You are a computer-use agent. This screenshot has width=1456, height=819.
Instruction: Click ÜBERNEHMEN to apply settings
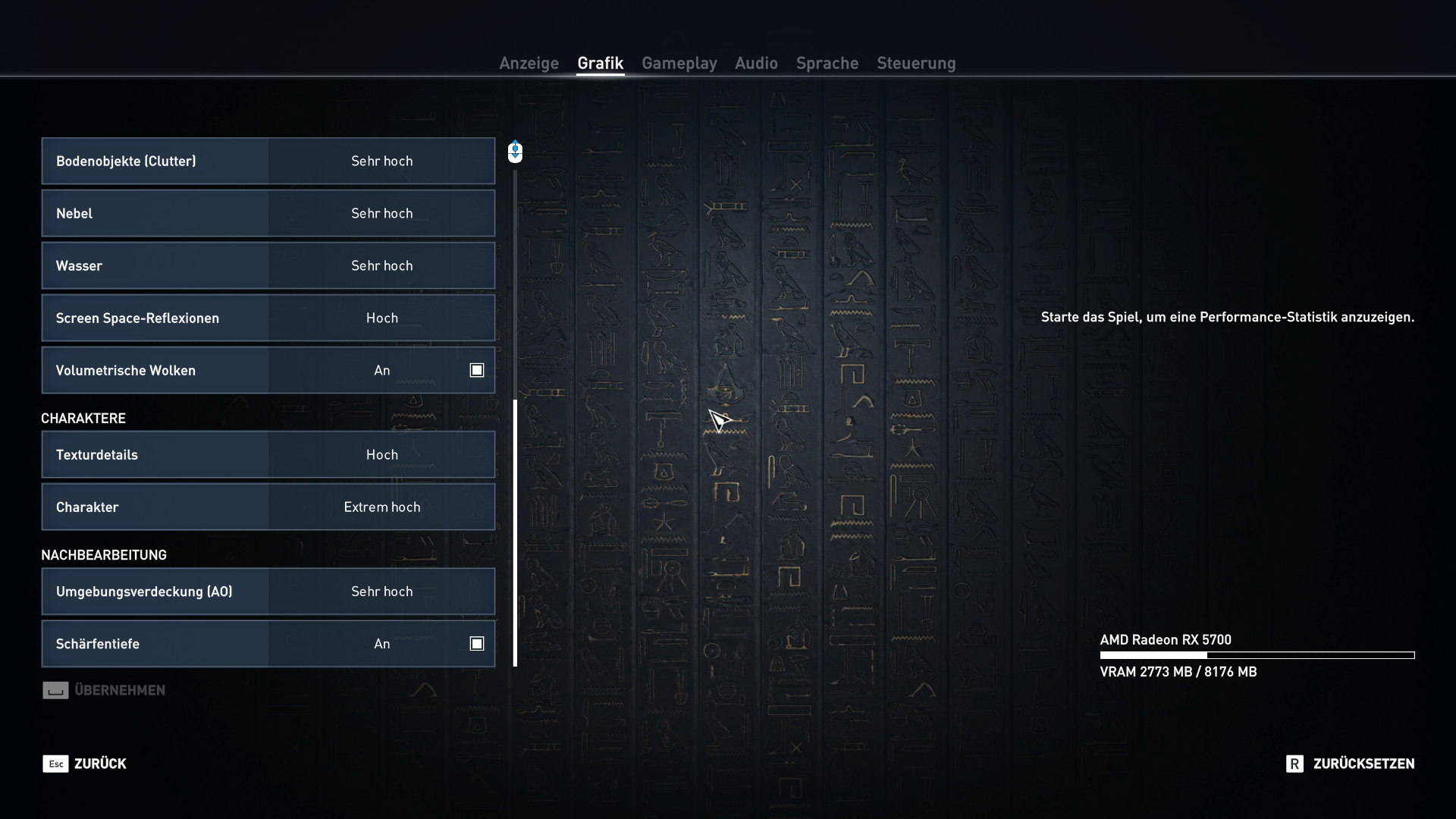click(120, 690)
